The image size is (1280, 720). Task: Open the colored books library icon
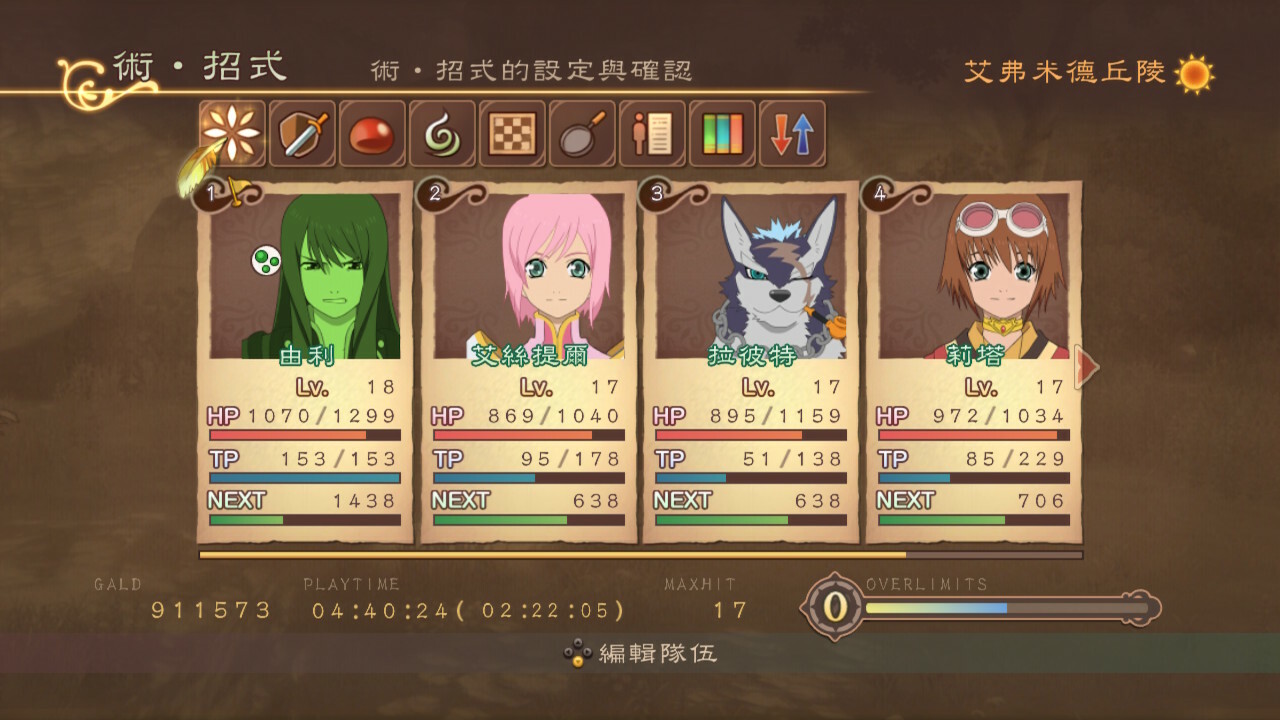point(722,133)
